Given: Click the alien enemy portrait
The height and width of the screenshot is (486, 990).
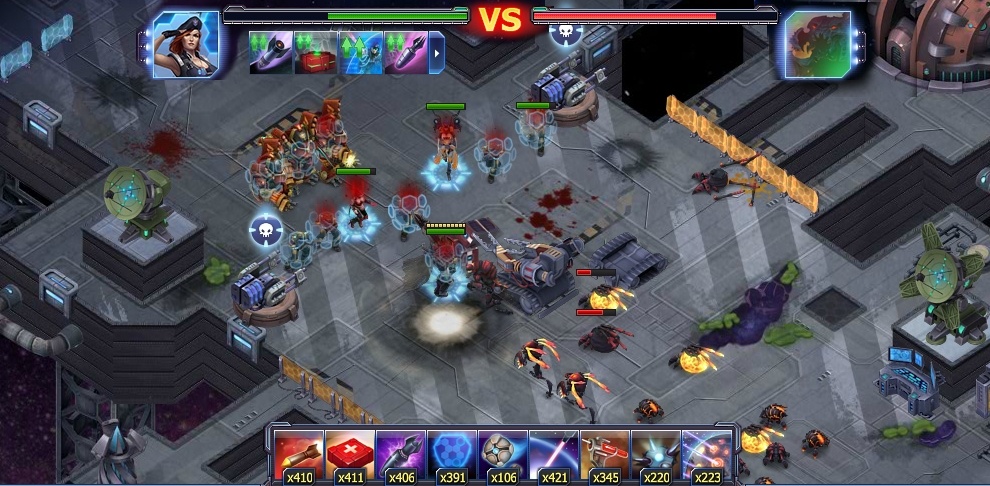Looking at the screenshot, I should point(817,44).
